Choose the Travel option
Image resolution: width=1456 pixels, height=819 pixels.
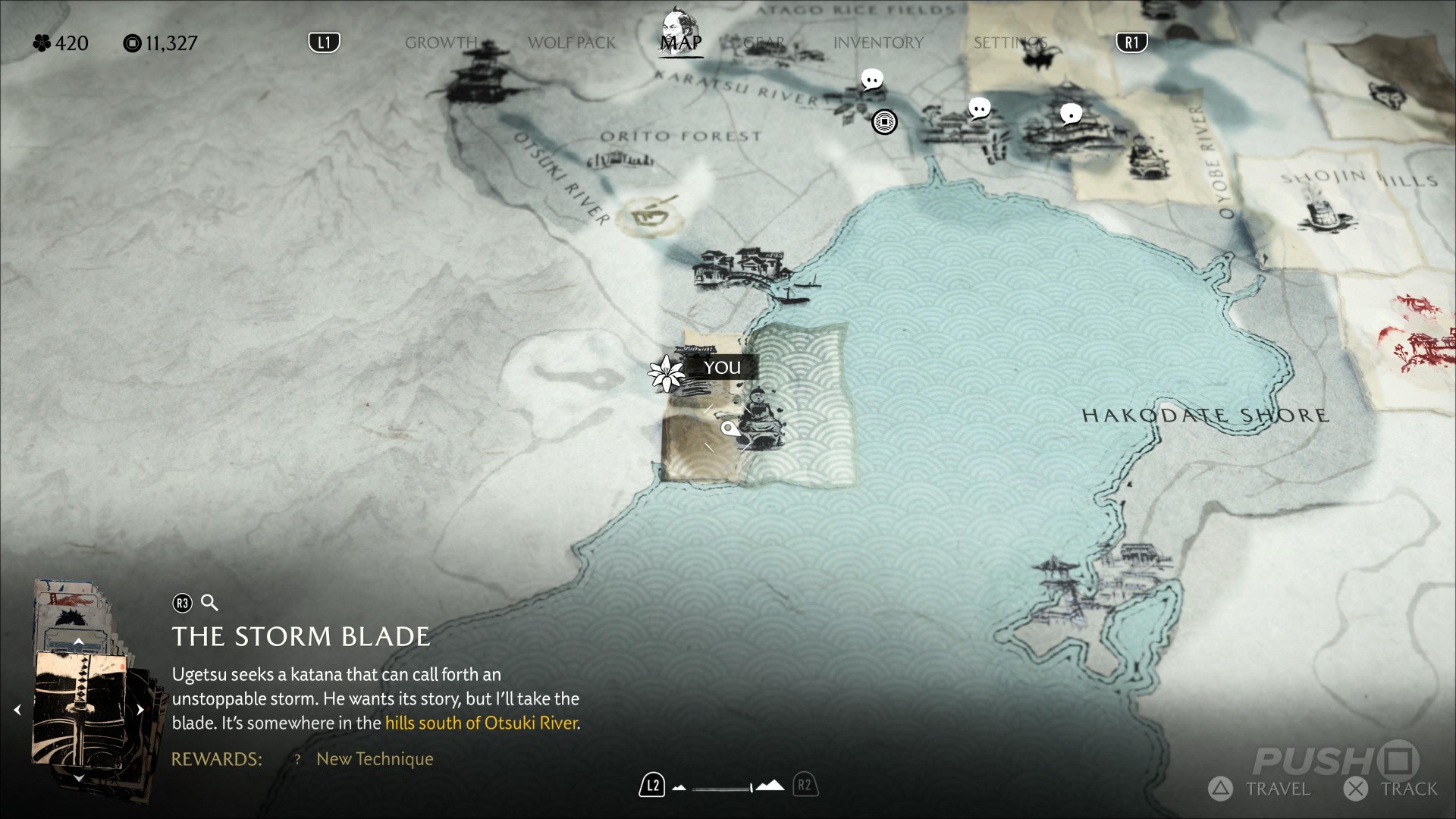1260,789
